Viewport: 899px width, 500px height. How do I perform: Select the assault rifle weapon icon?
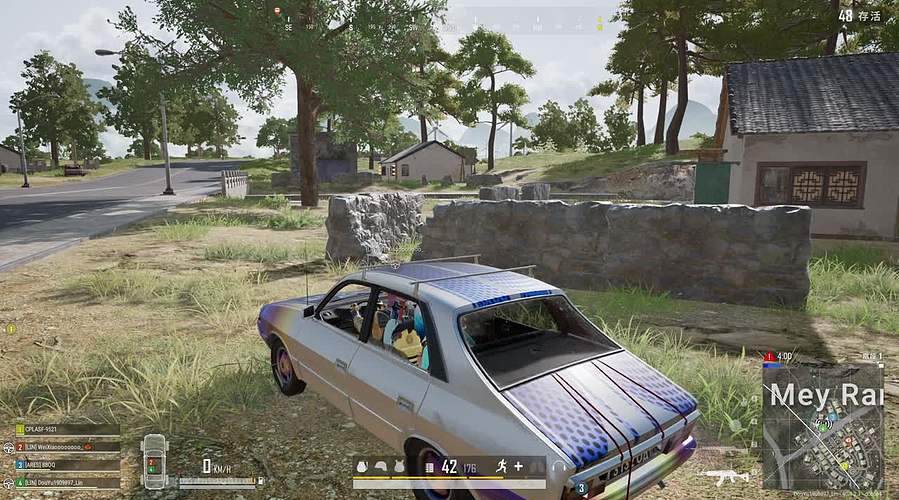[725, 476]
